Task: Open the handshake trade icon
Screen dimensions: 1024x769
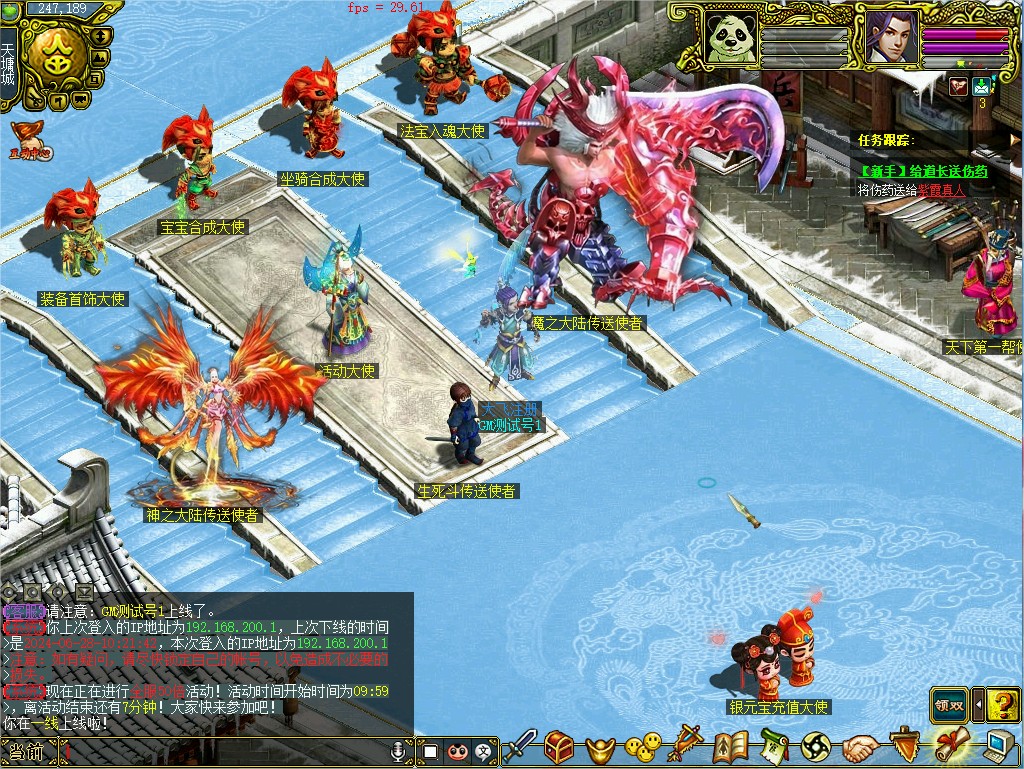Action: click(x=859, y=746)
